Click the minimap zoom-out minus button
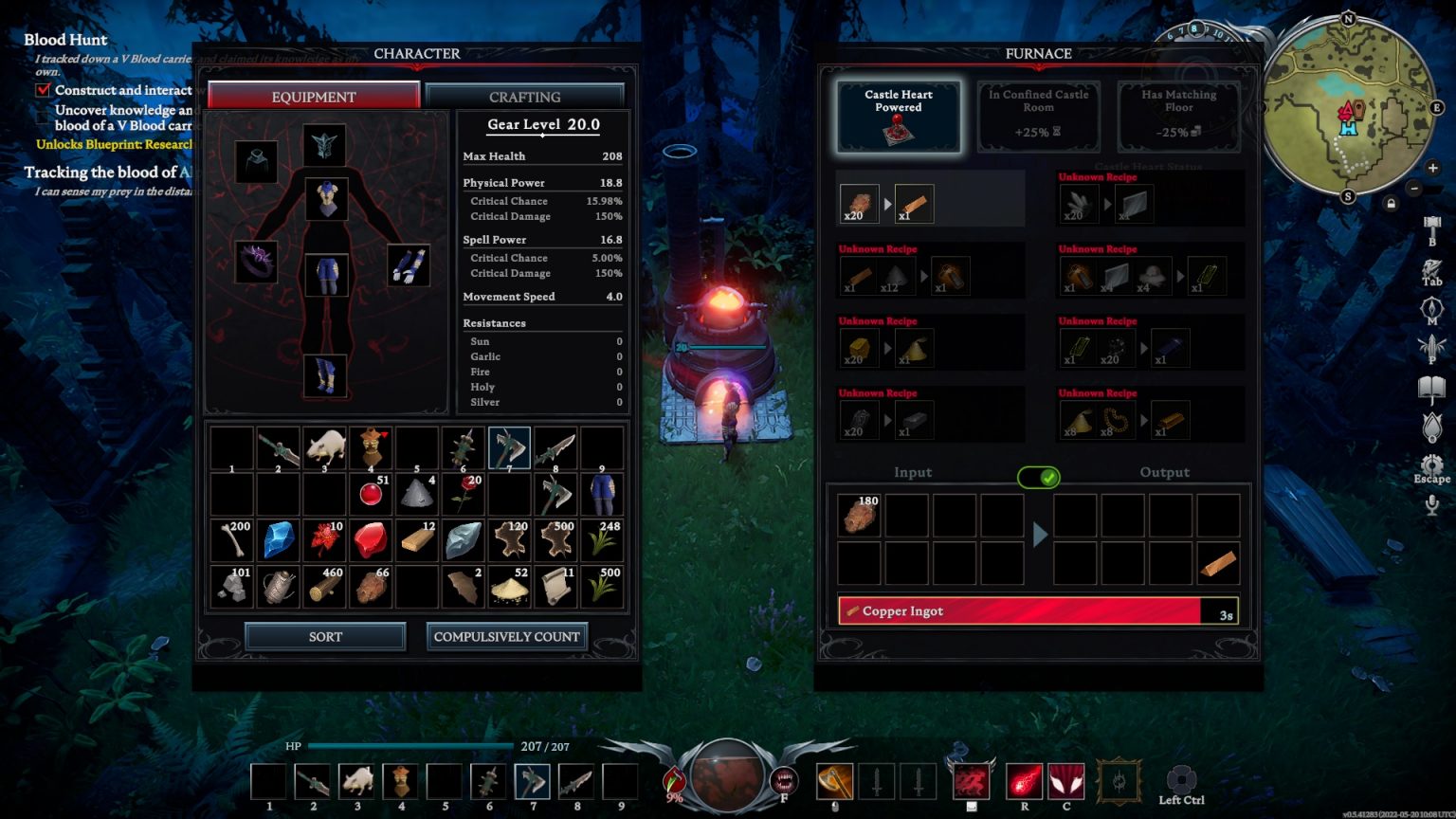The width and height of the screenshot is (1456, 819). pos(1414,189)
